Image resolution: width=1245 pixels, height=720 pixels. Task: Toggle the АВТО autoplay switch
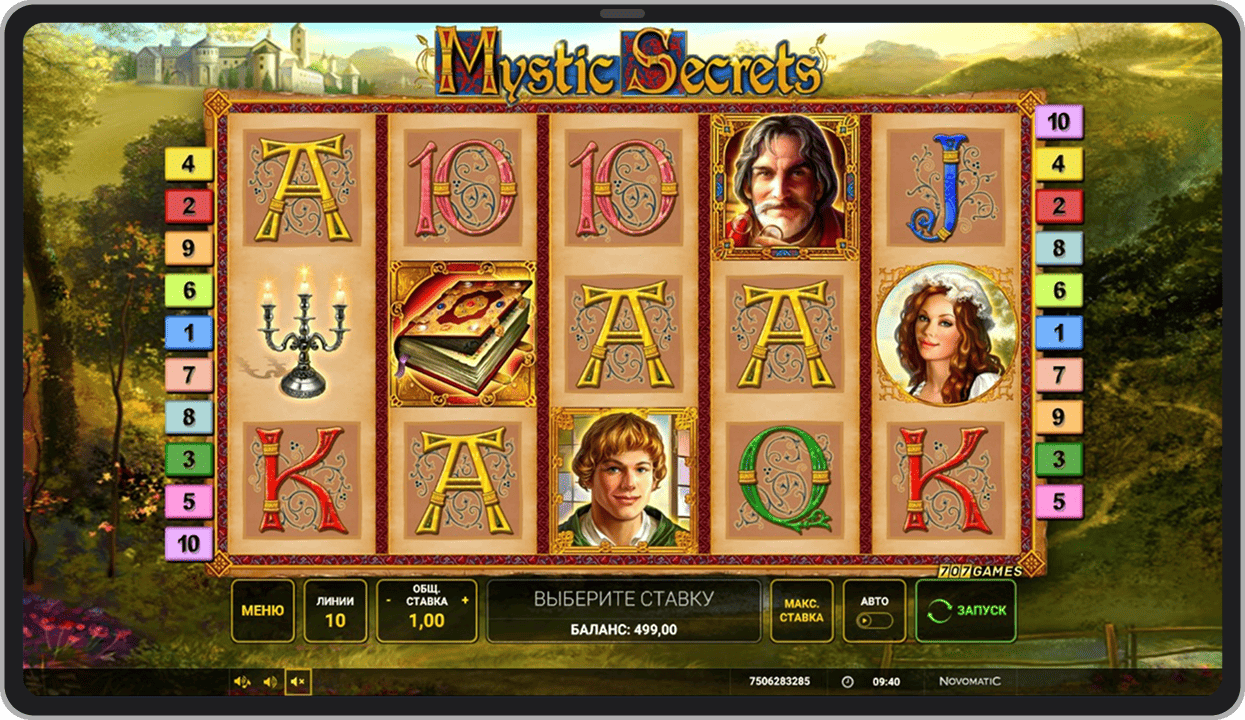click(874, 620)
